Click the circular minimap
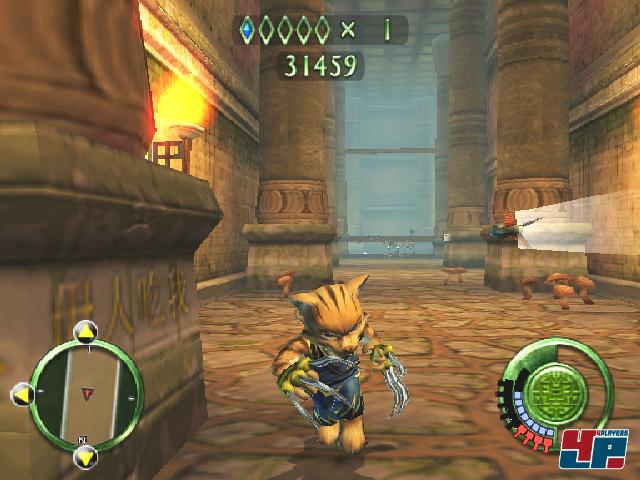Screen dimensions: 640x480 click(x=87, y=392)
